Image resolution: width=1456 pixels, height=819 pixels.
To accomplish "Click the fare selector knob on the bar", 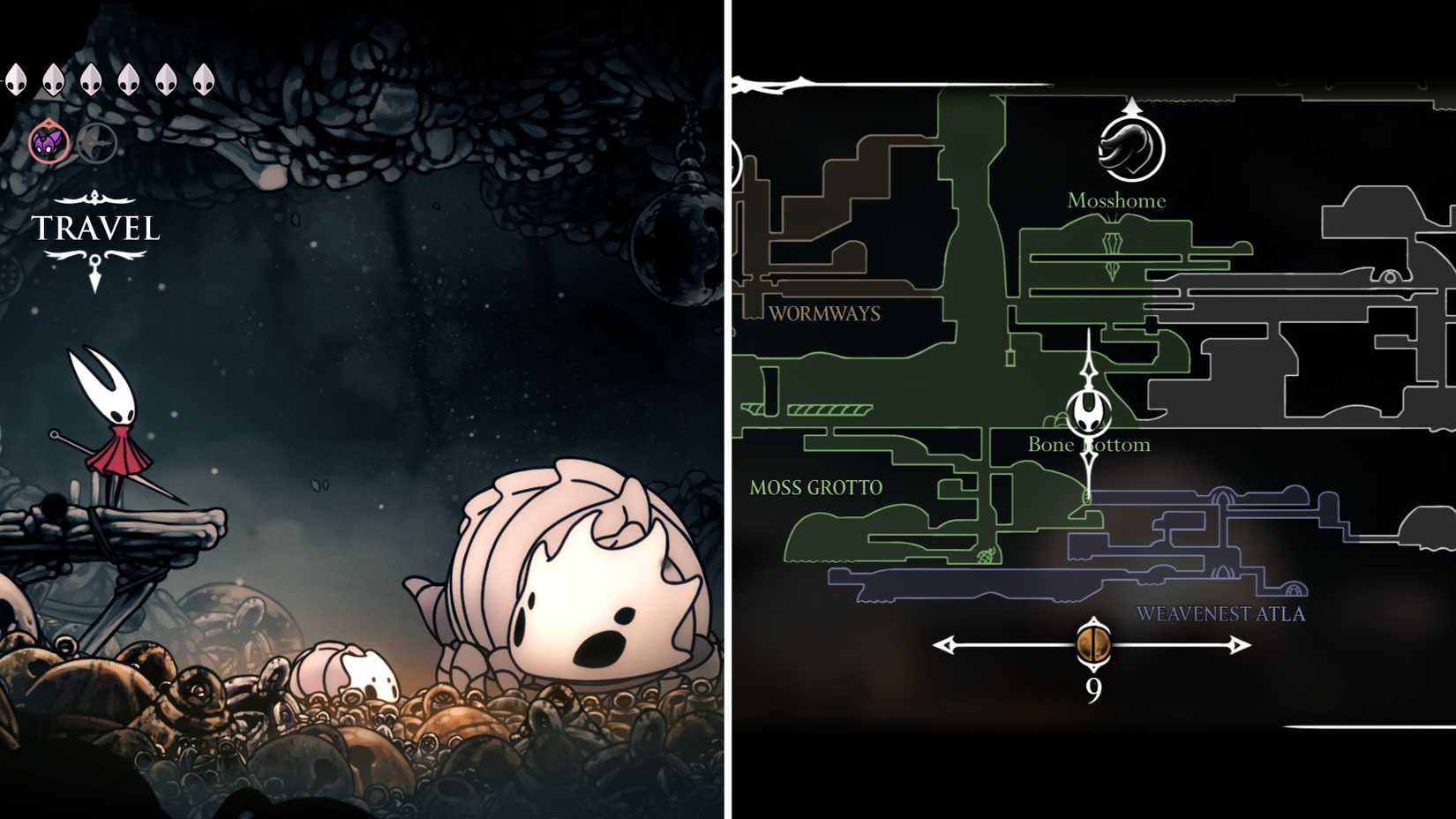I will click(x=1092, y=644).
